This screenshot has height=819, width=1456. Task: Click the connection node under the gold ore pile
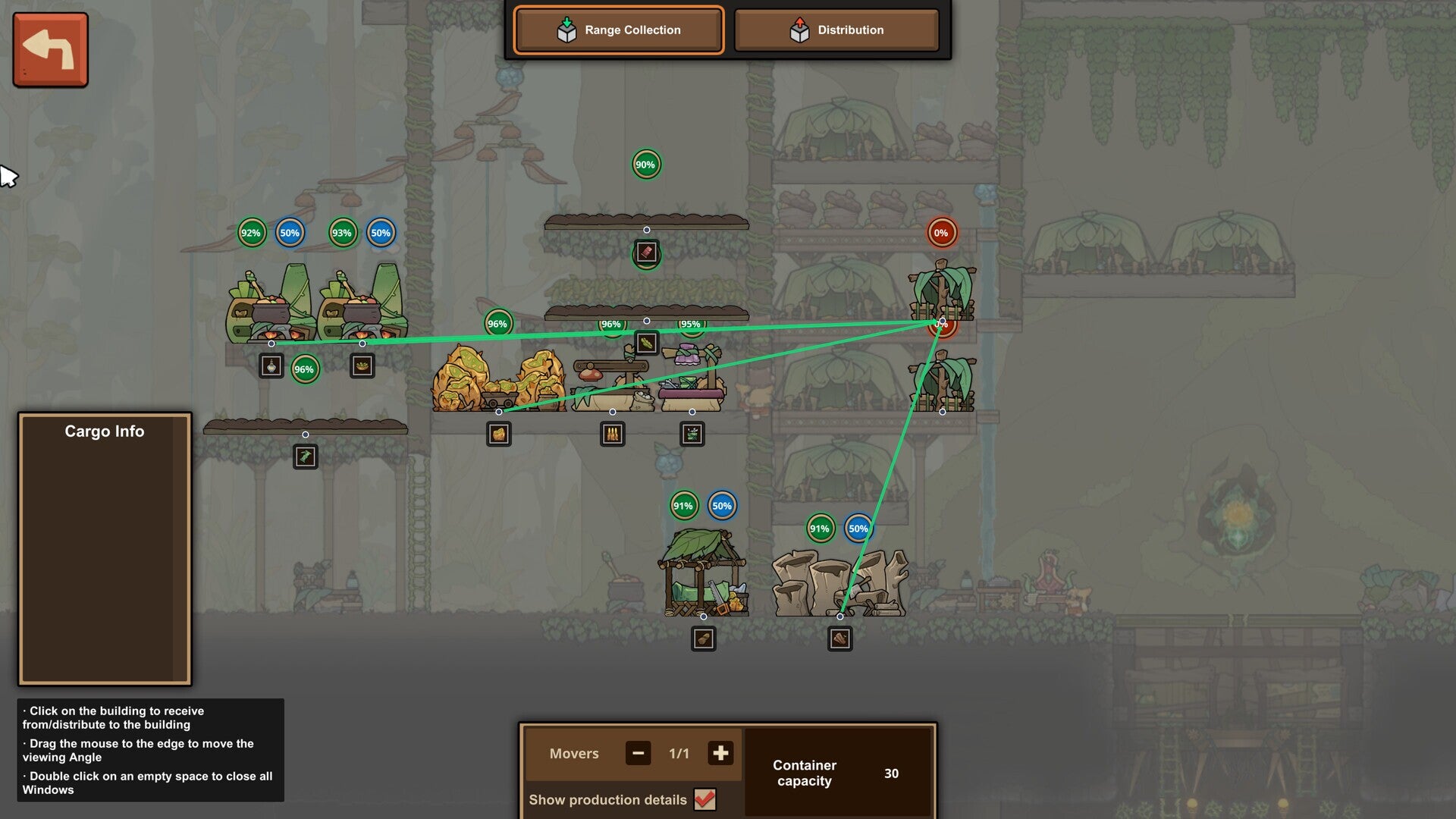tap(499, 413)
